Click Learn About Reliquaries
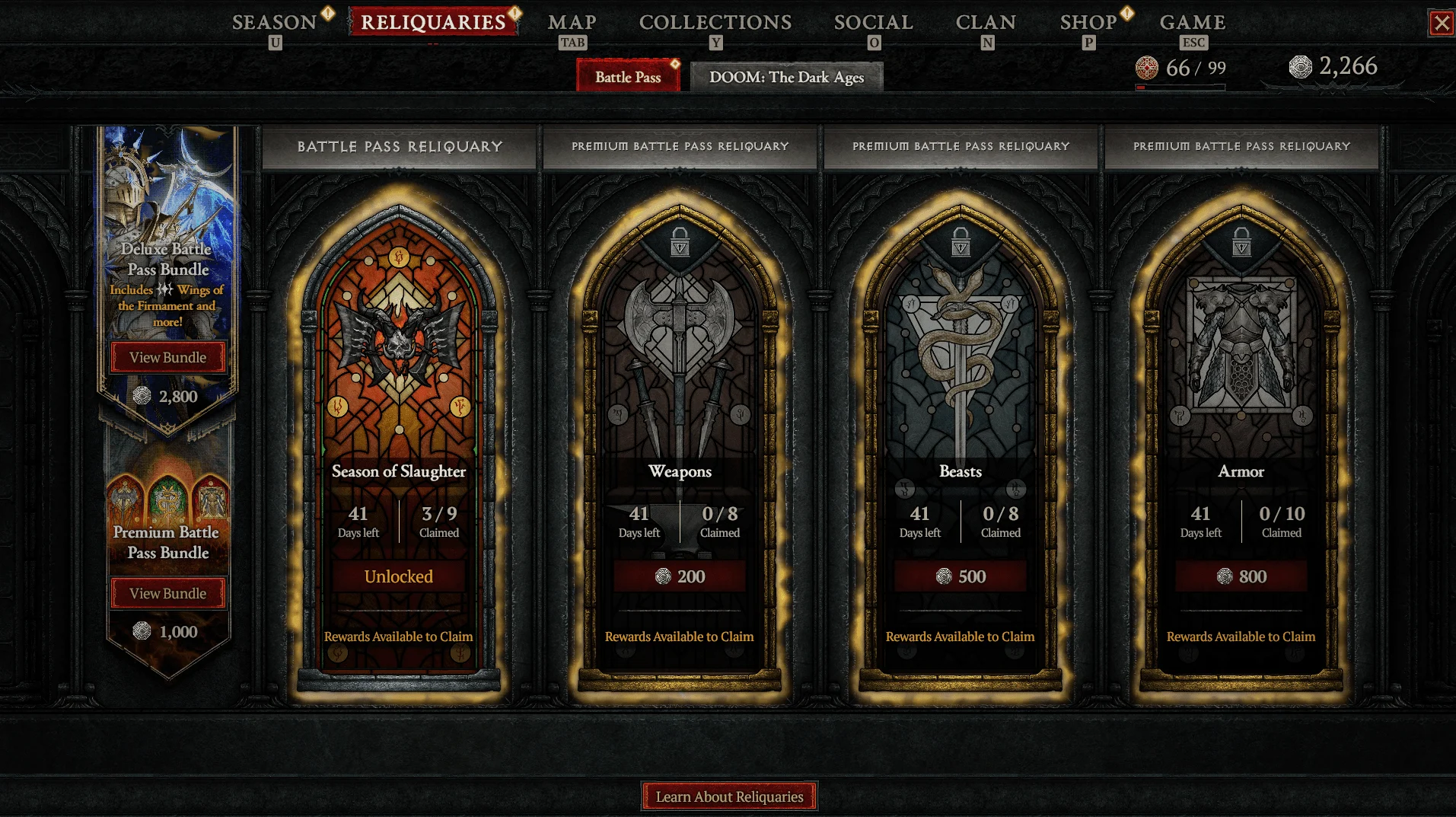Screen dimensions: 1456x817 [x=729, y=796]
